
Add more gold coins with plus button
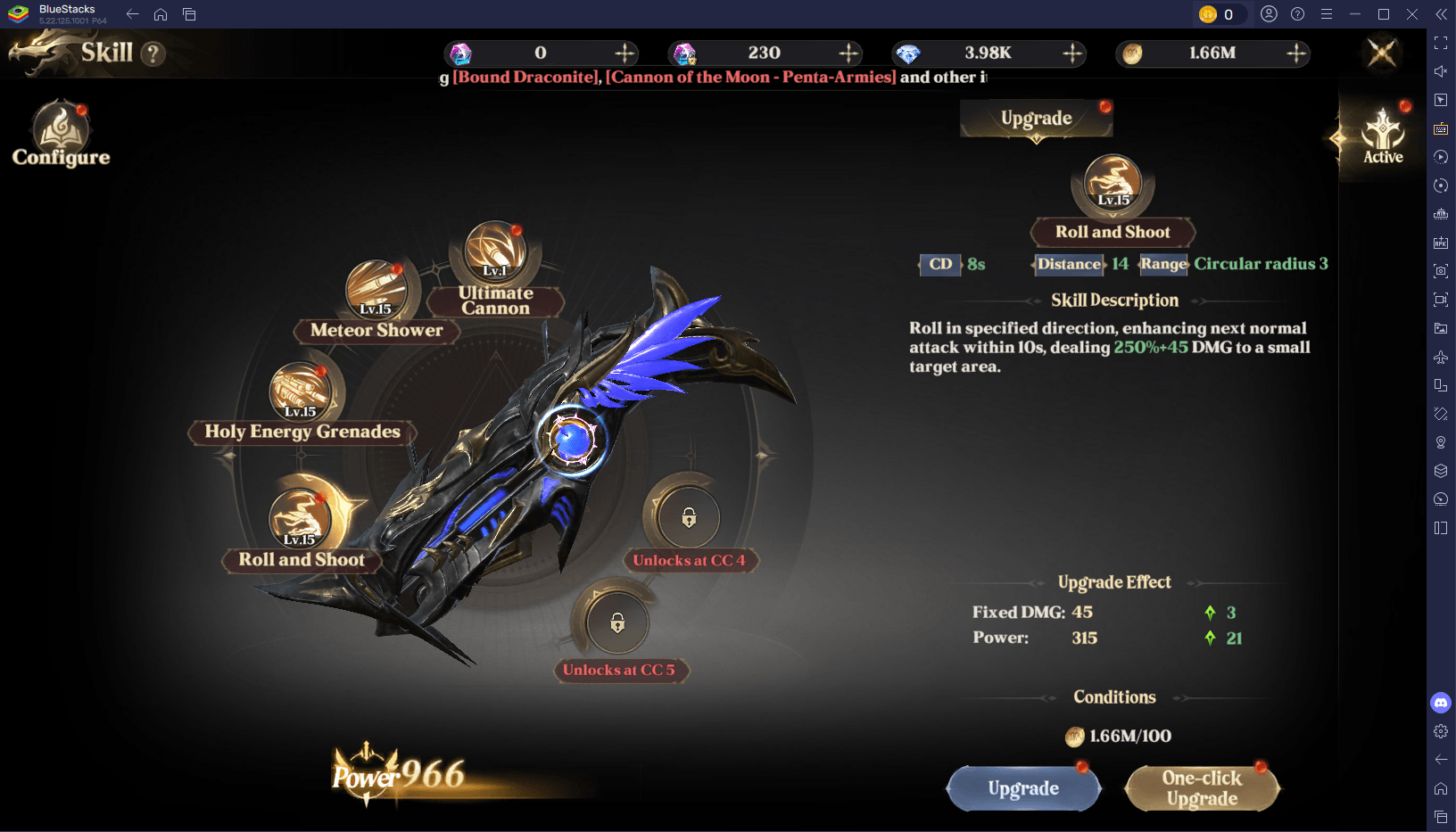pos(1296,54)
